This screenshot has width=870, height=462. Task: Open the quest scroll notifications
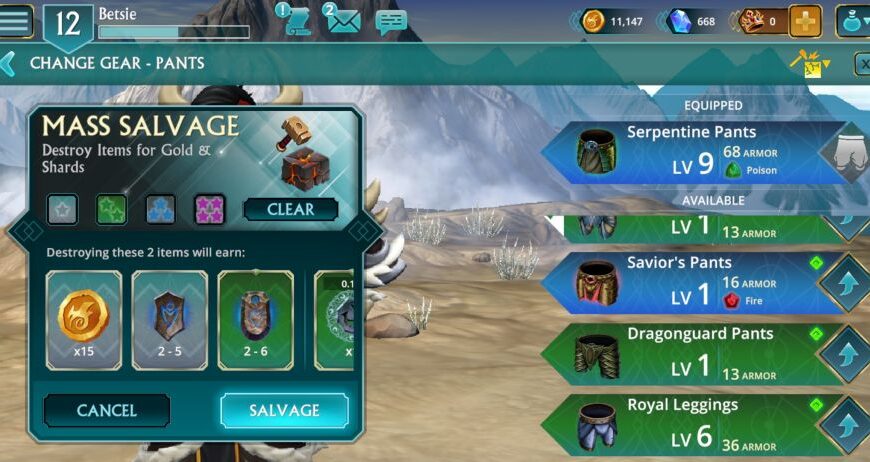pos(296,20)
